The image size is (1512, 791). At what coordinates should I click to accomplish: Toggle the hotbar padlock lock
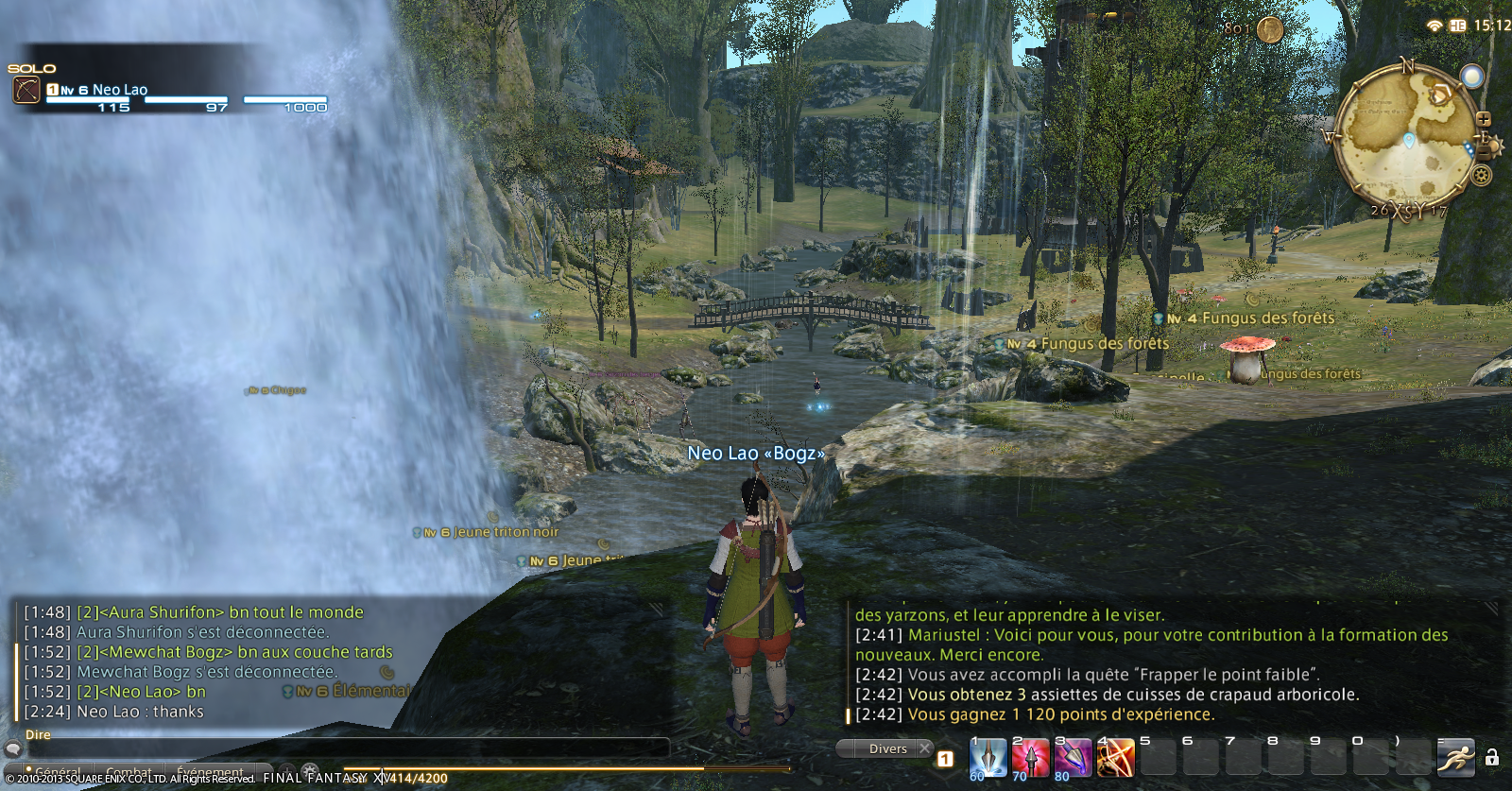1492,757
